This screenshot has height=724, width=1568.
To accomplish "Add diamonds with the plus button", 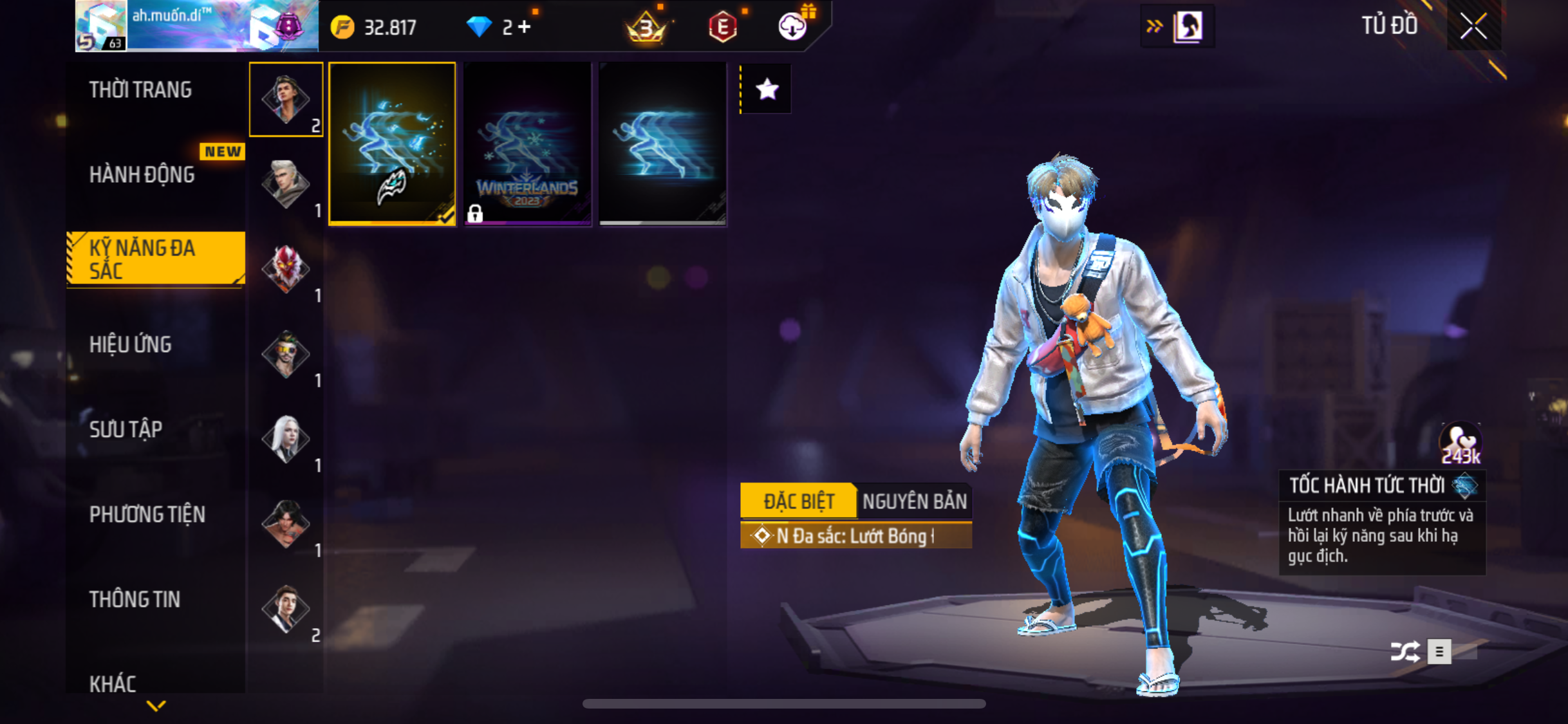I will (525, 27).
